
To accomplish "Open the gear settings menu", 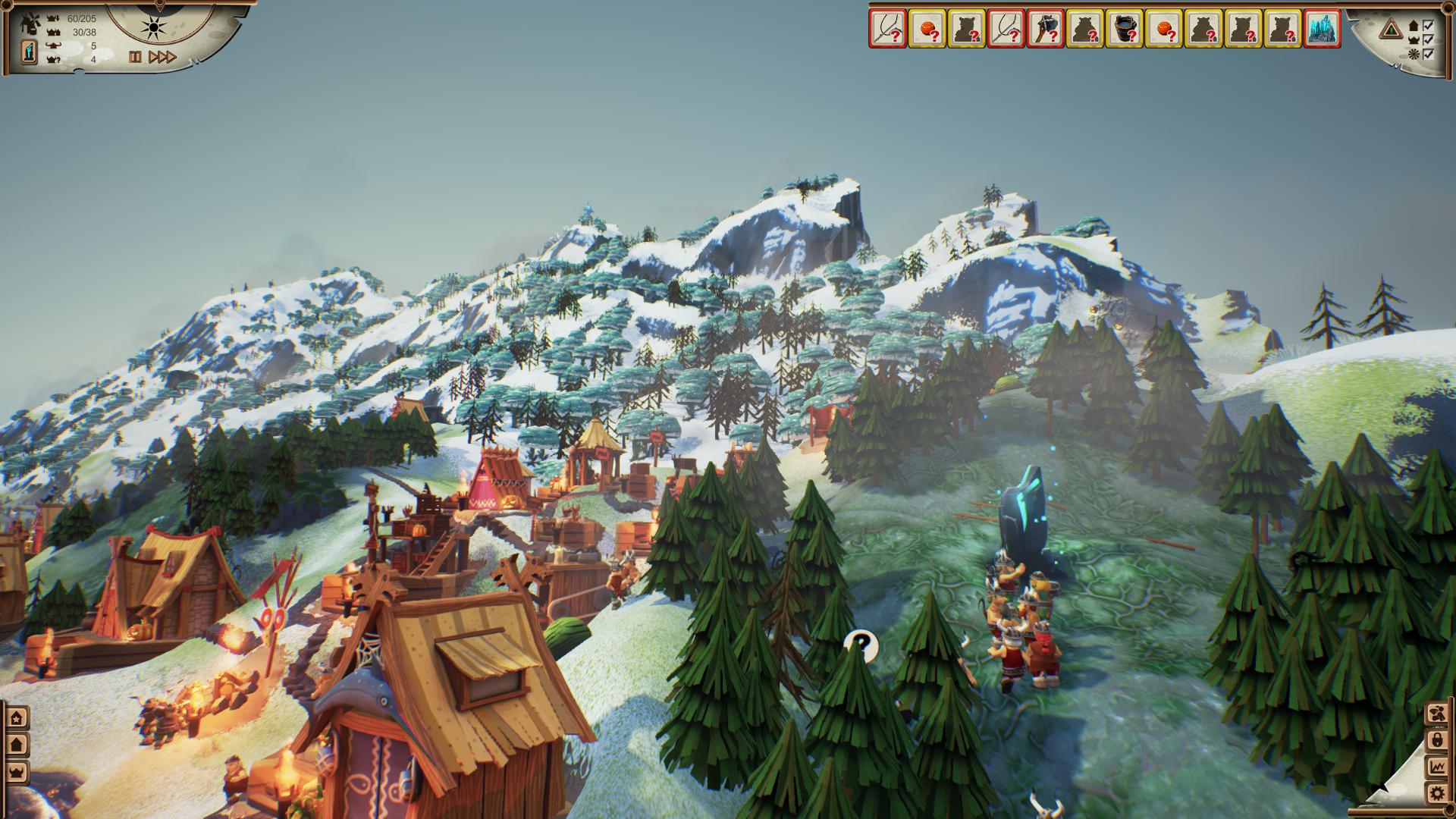I will (x=1436, y=794).
